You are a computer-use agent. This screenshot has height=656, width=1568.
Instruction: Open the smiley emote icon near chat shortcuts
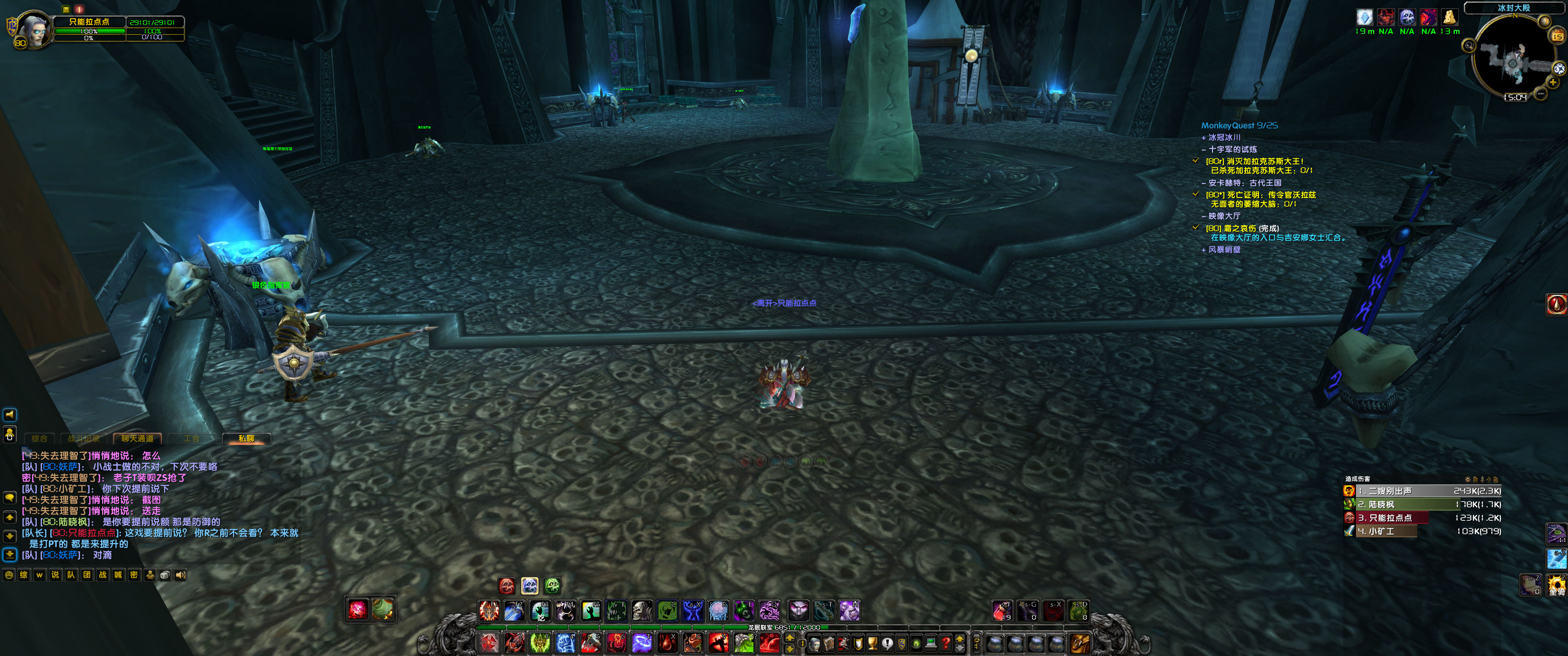[9, 574]
